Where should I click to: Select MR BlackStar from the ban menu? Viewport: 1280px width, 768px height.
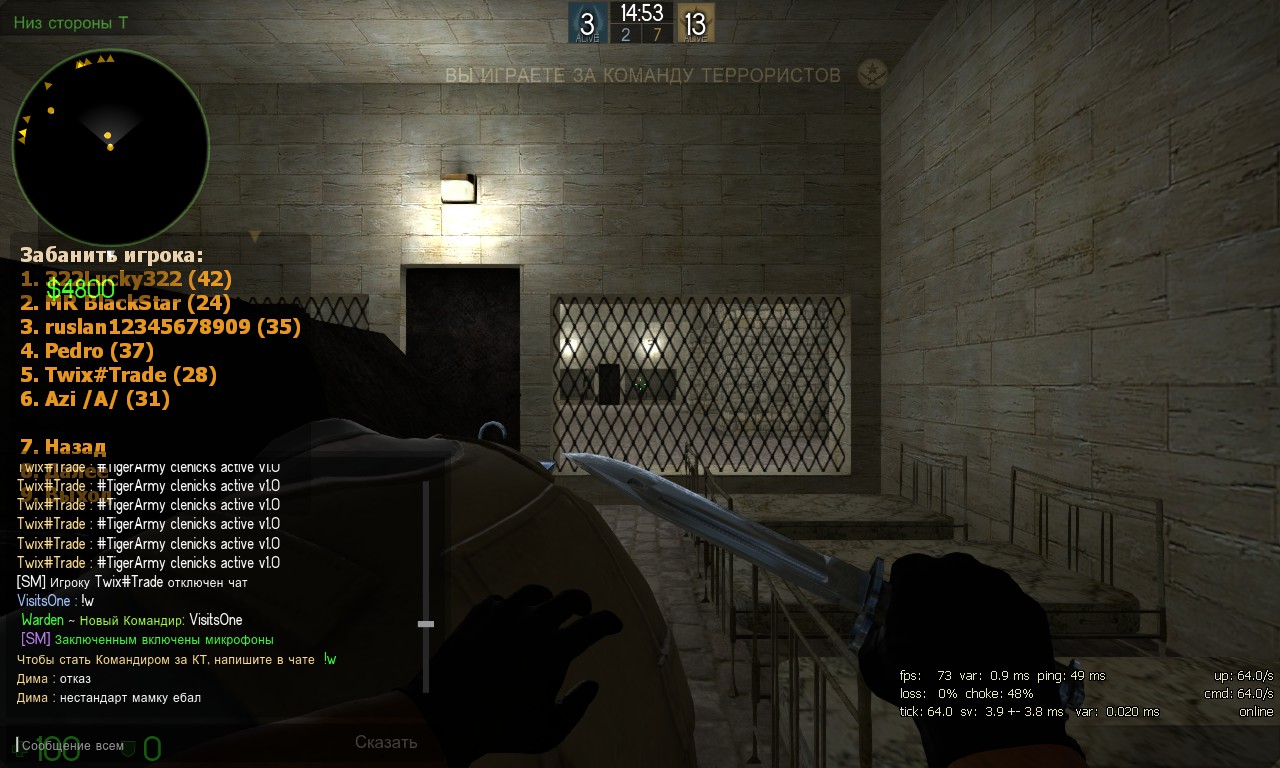125,303
